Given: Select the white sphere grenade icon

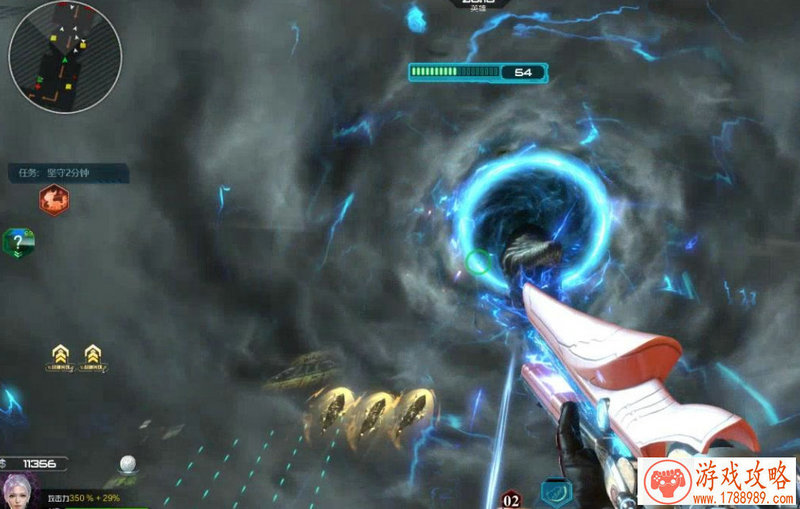Looking at the screenshot, I should point(127,463).
